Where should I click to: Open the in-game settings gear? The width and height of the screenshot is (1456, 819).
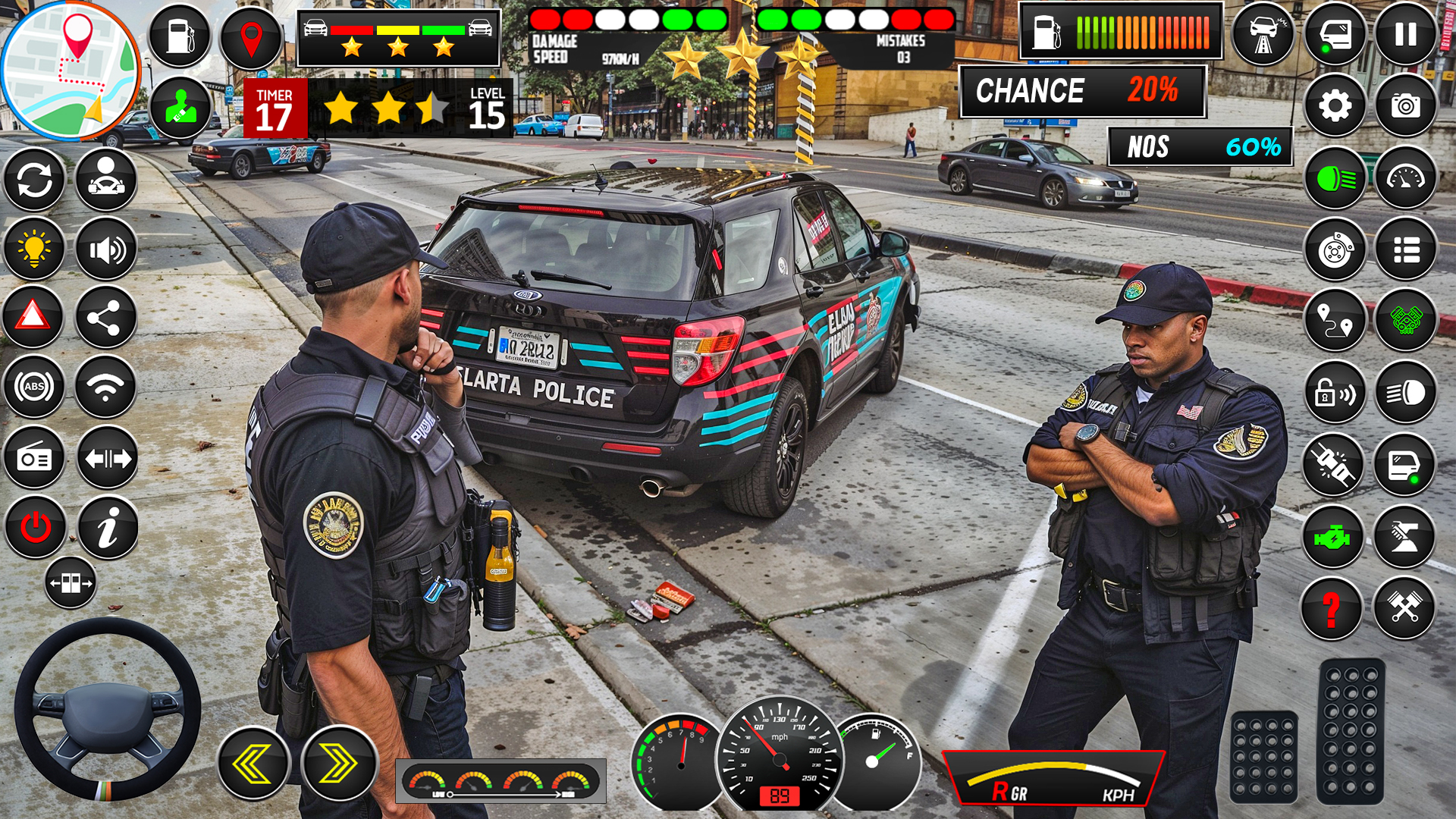coord(1337,107)
